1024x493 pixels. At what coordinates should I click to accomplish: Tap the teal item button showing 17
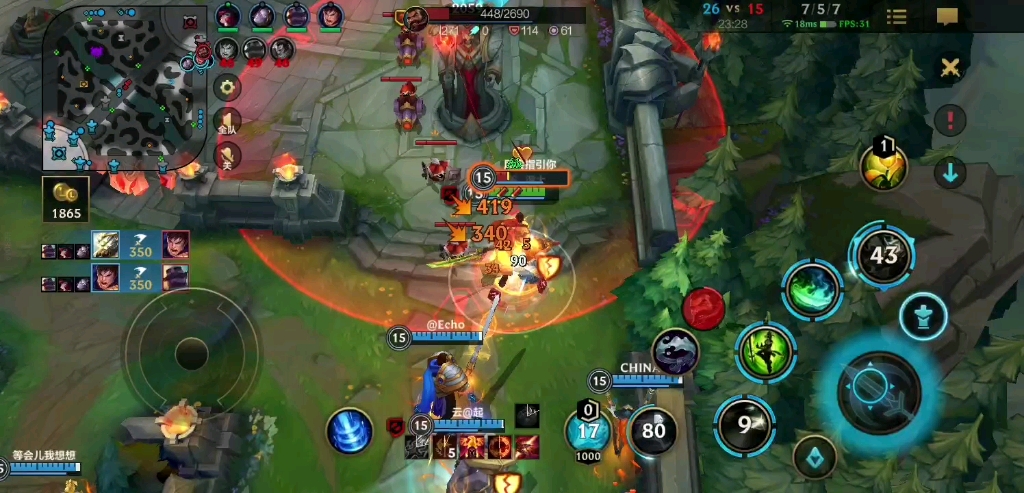[x=588, y=431]
